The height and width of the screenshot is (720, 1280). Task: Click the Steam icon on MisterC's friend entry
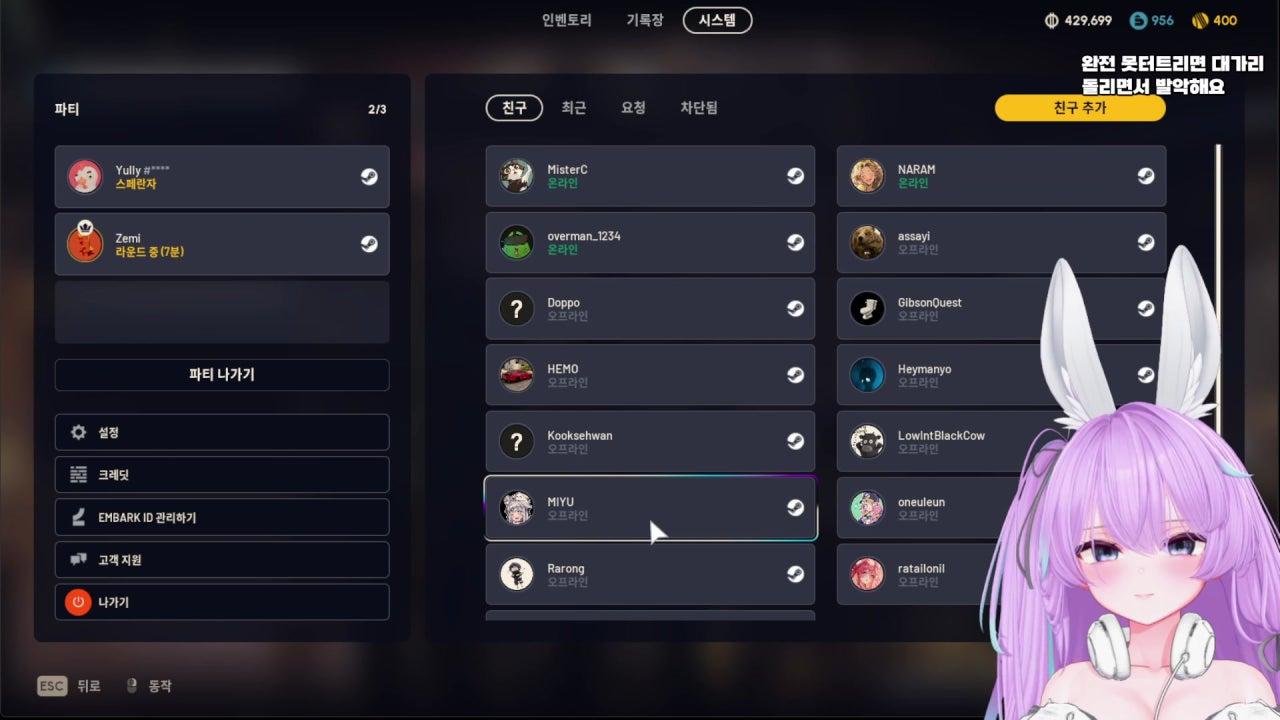(x=795, y=176)
